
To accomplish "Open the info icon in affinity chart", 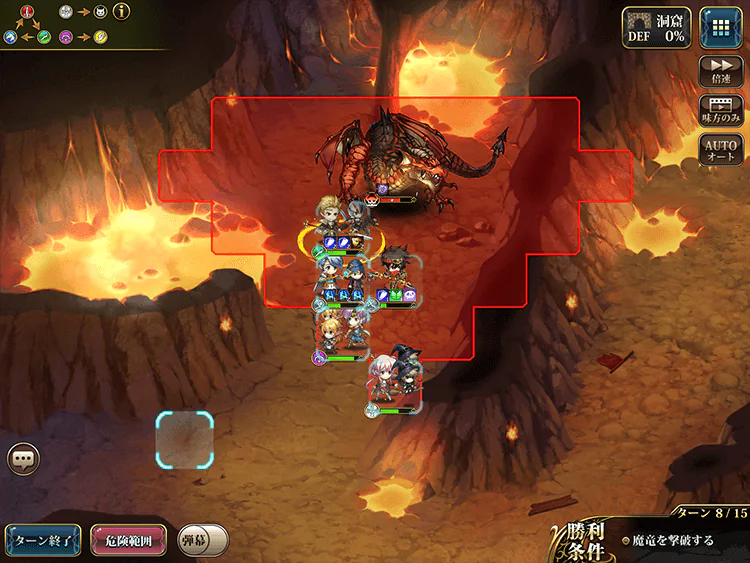I will pos(122,13).
